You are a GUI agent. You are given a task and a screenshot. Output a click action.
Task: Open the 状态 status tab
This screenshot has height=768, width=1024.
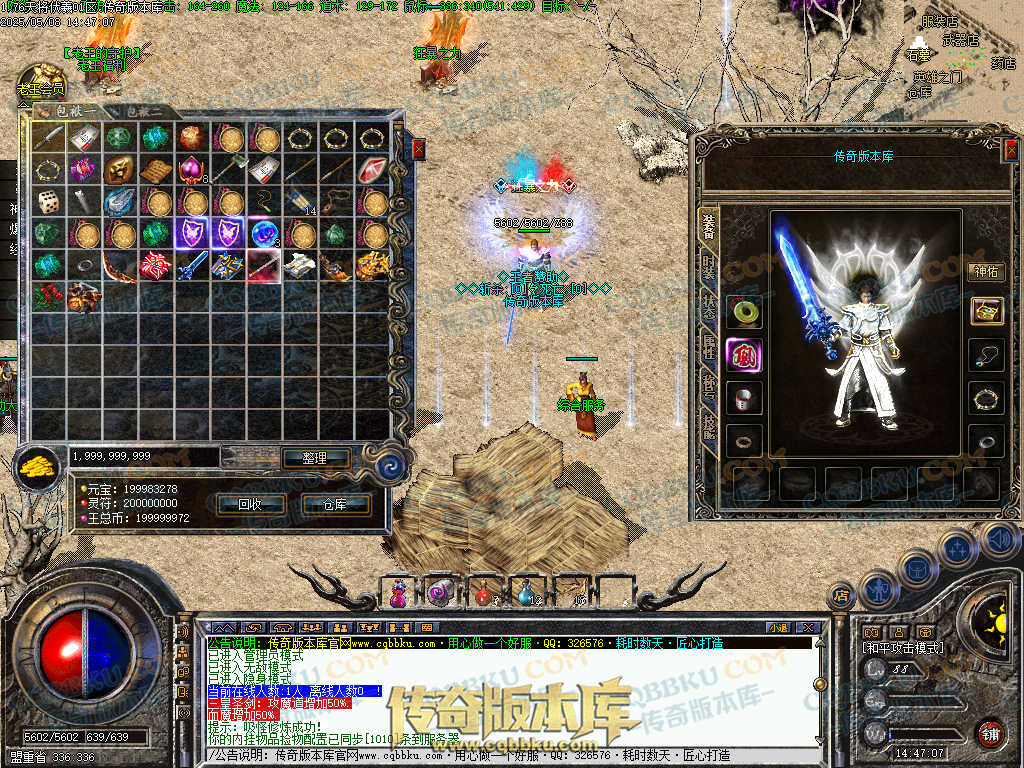coord(708,309)
